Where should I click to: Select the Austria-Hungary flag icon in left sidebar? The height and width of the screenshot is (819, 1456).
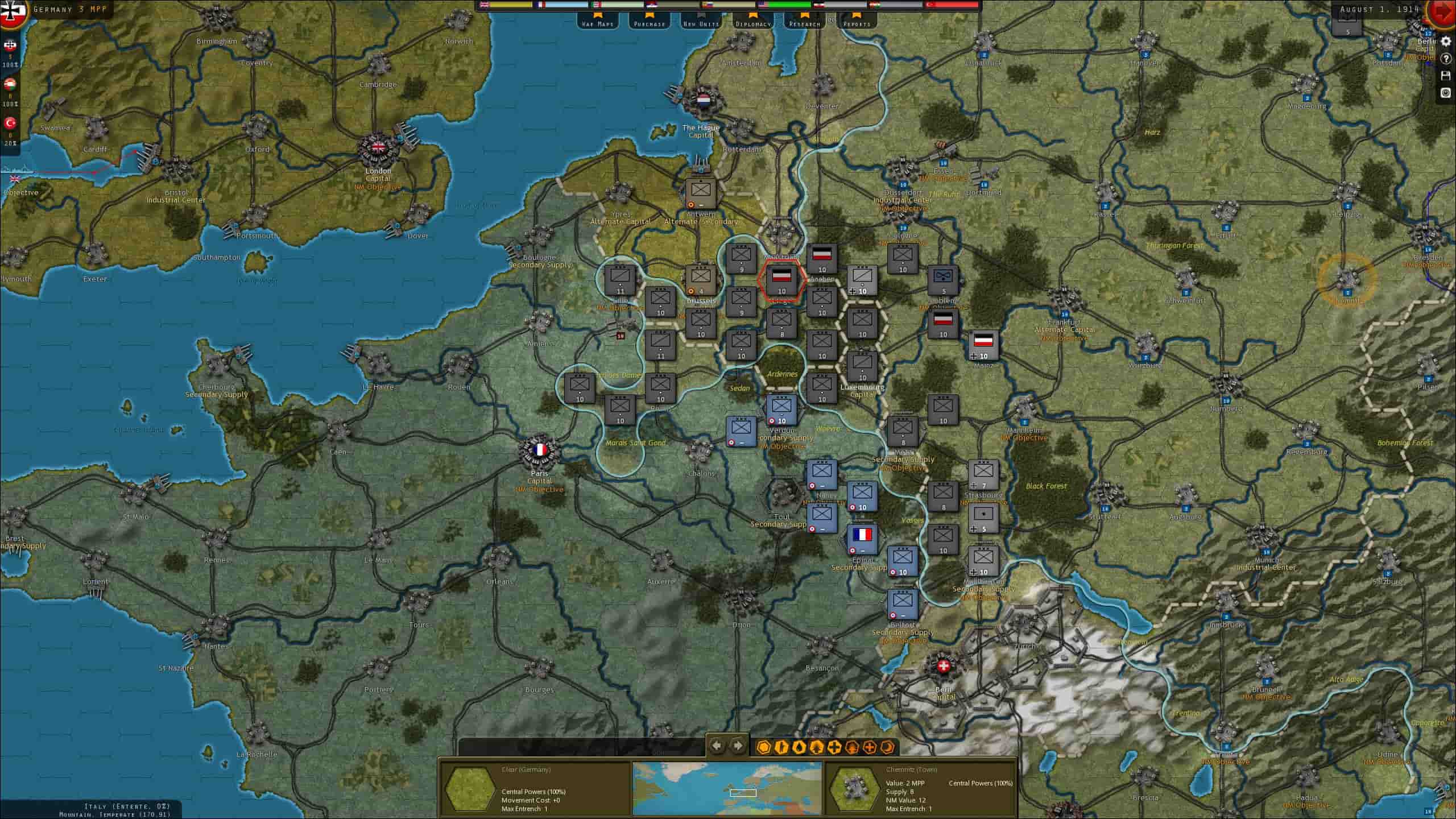(x=10, y=84)
